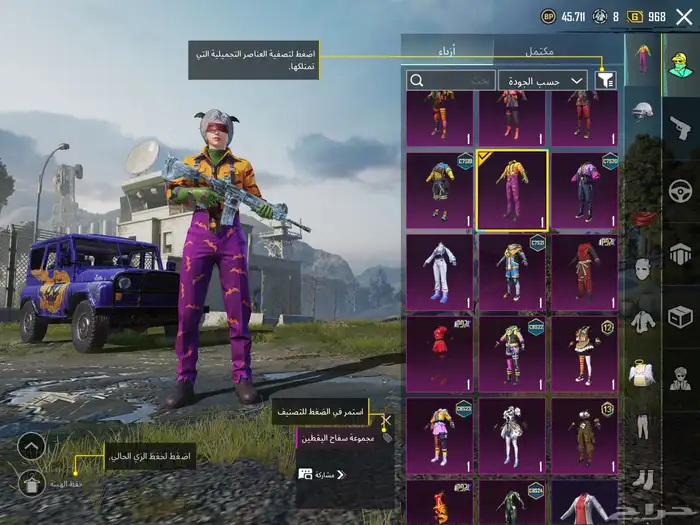Open the face mask category
The height and width of the screenshot is (525, 700).
[x=642, y=269]
